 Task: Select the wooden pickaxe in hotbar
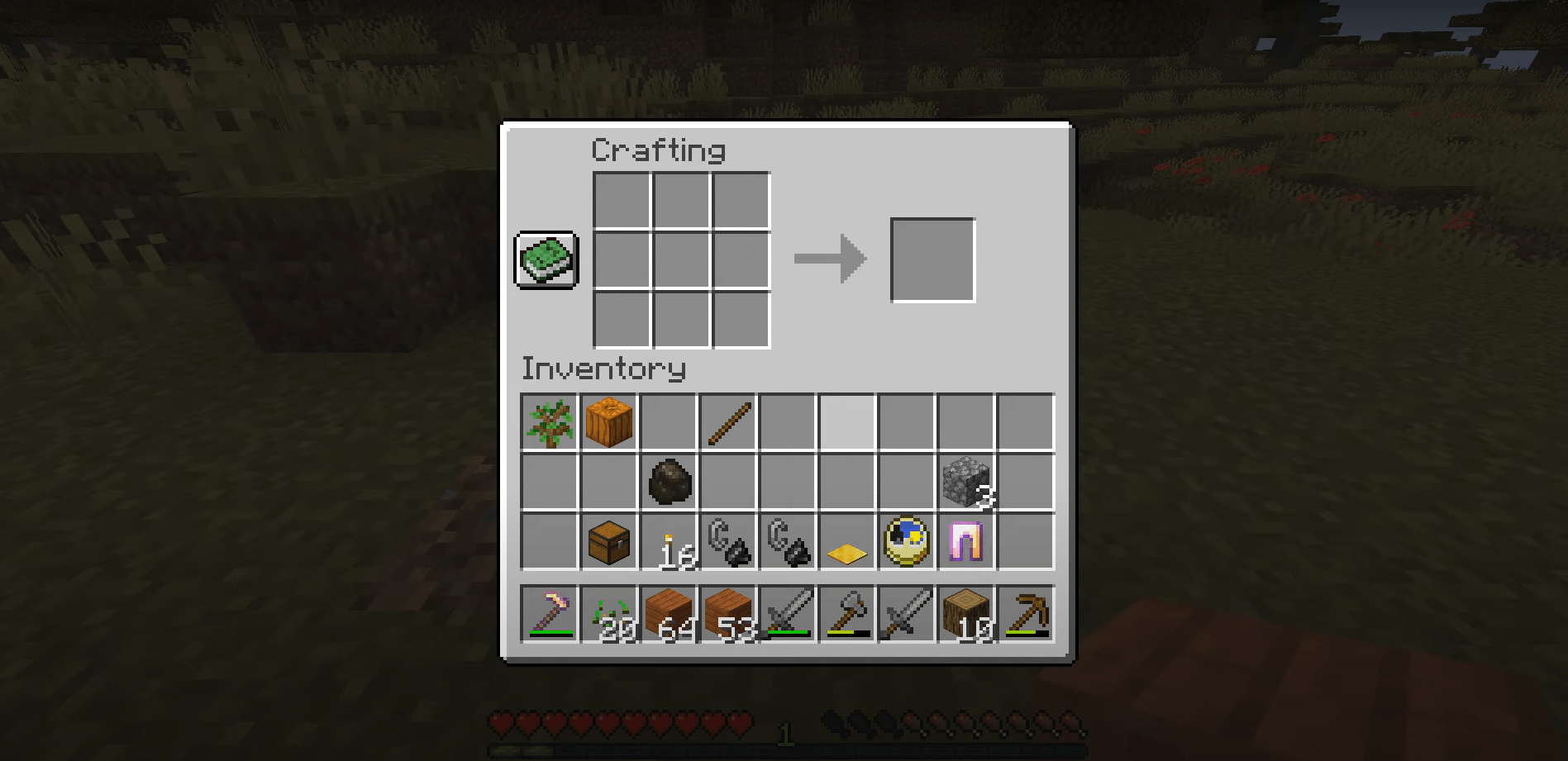click(x=1026, y=613)
